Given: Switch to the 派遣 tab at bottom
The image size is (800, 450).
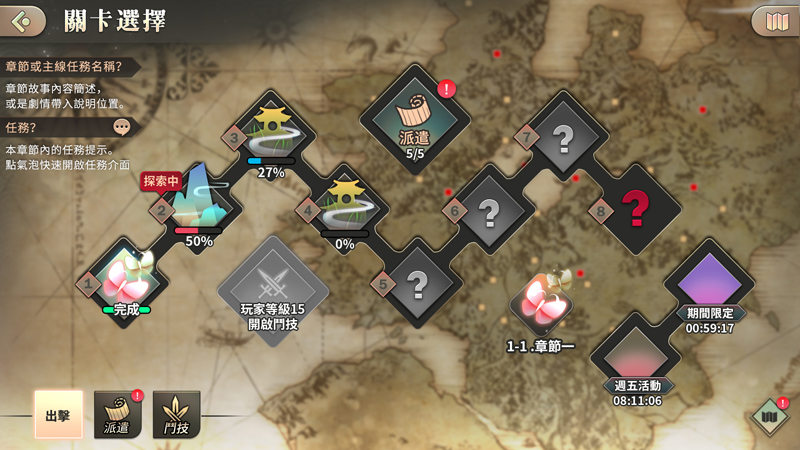Looking at the screenshot, I should 118,414.
